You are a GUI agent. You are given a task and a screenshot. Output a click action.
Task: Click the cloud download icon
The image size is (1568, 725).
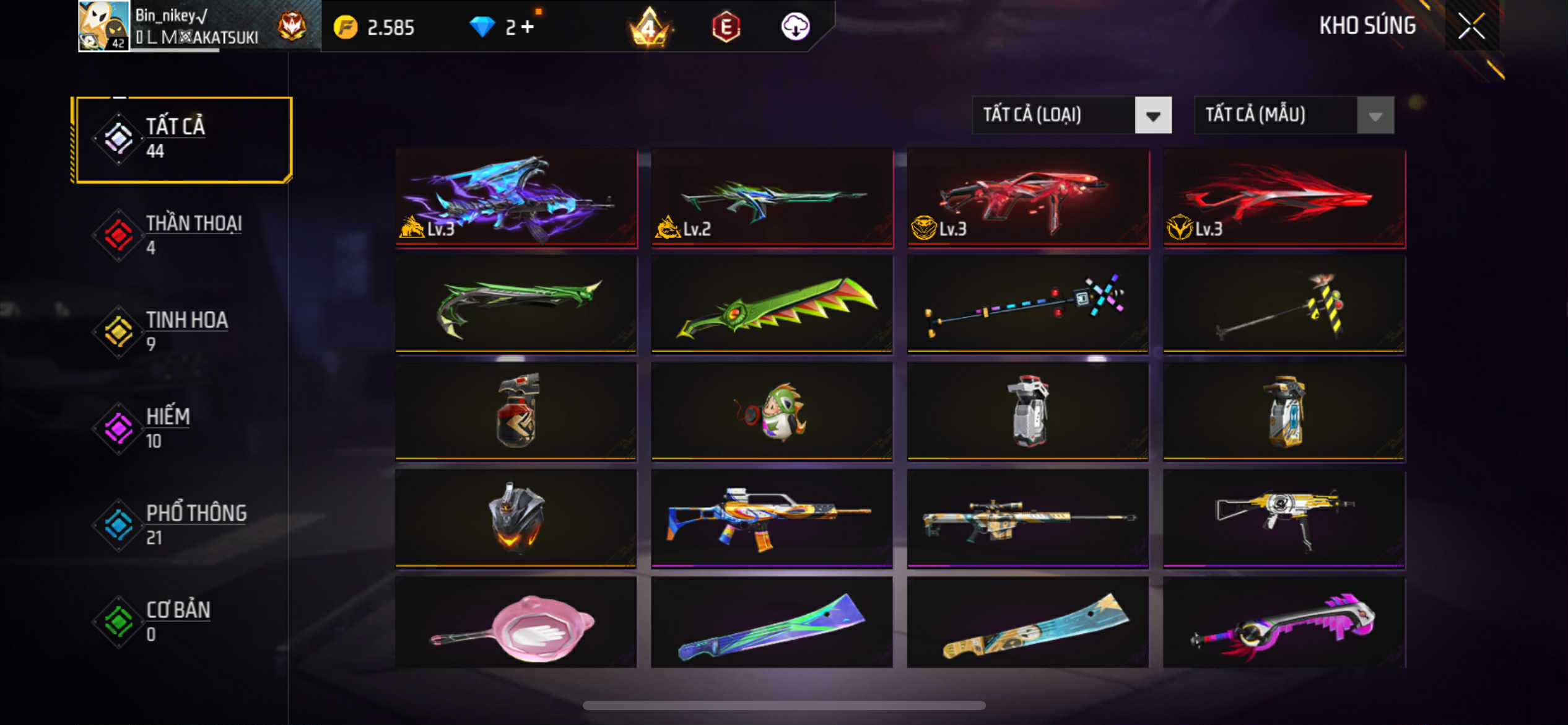pyautogui.click(x=795, y=27)
